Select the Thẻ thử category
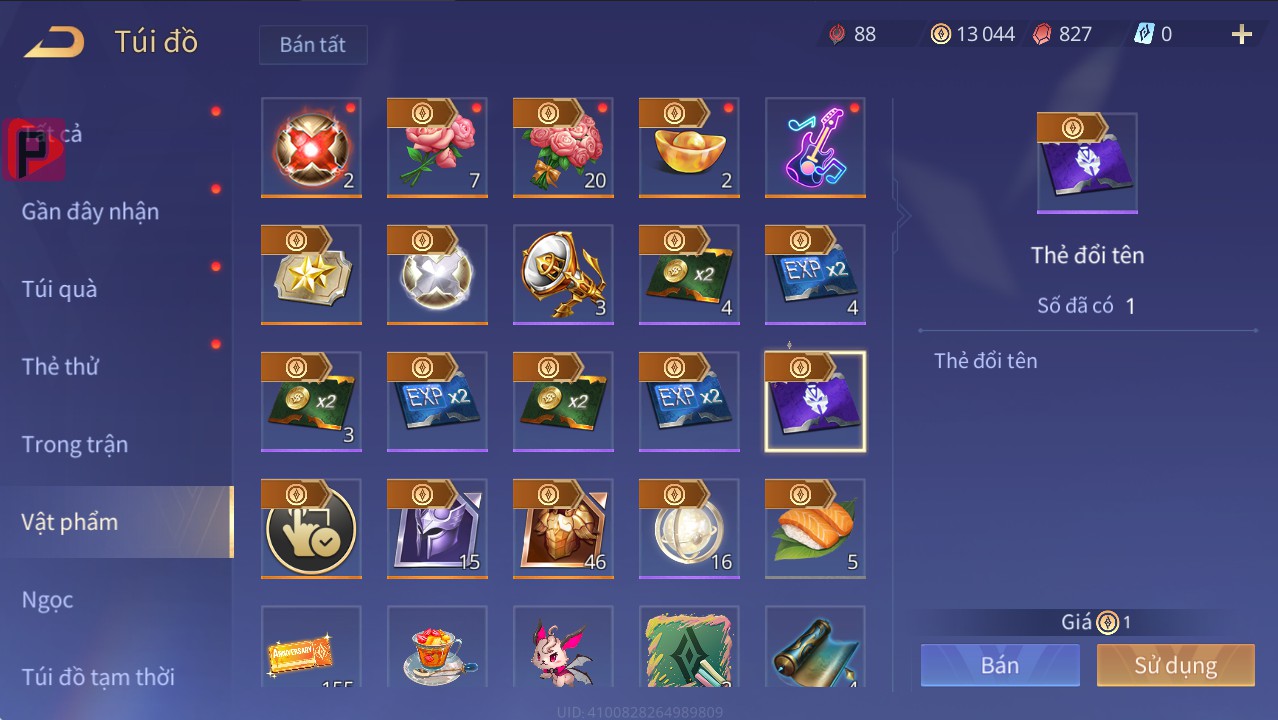 pos(60,366)
